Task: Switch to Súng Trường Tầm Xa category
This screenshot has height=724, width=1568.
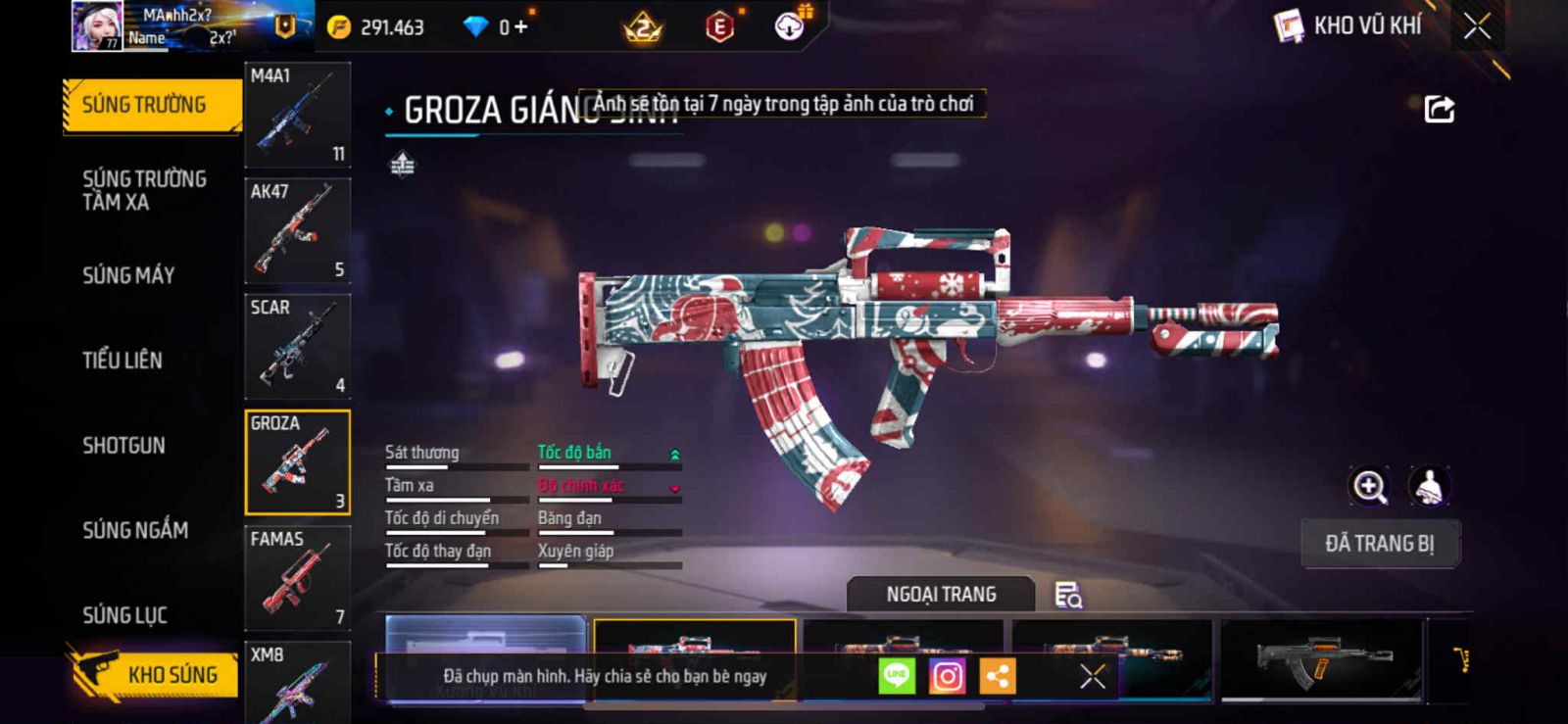Action: pos(144,190)
